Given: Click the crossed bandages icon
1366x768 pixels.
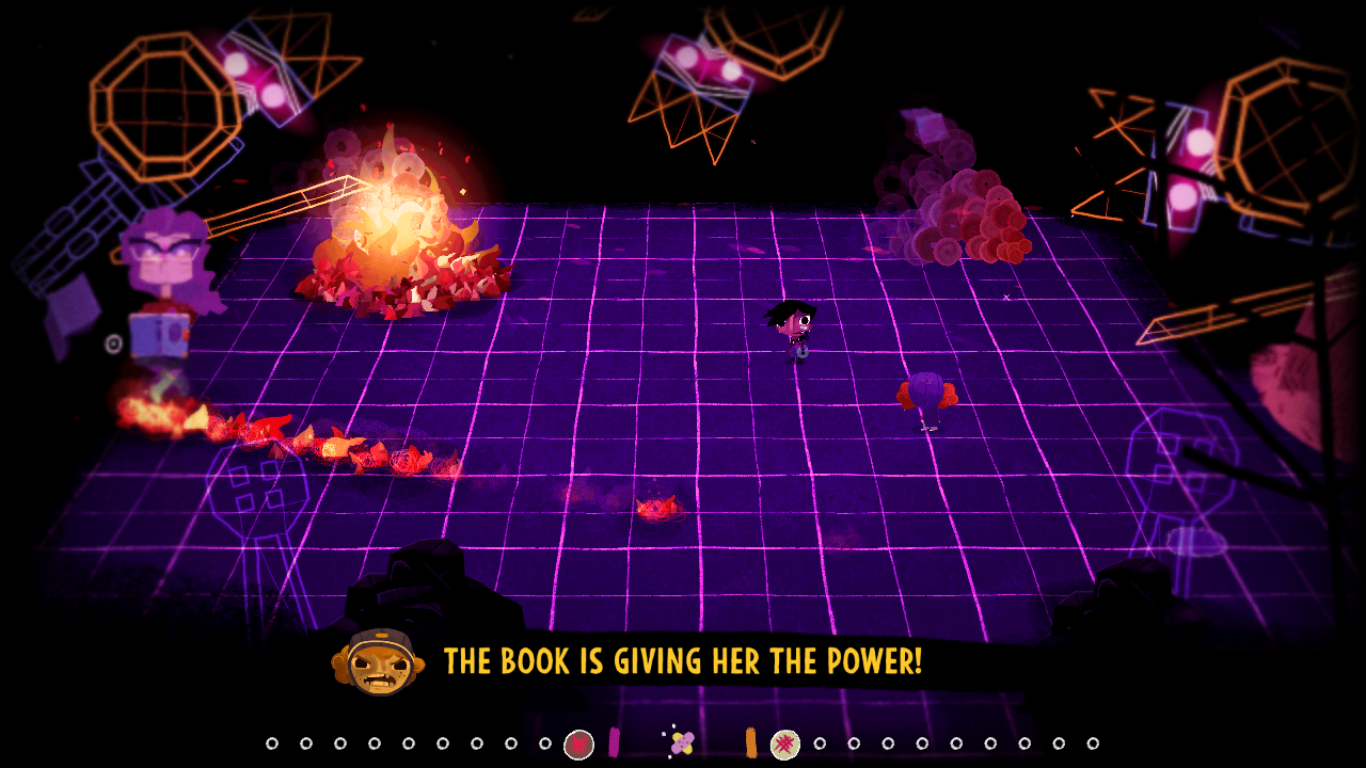Looking at the screenshot, I should point(682,743).
